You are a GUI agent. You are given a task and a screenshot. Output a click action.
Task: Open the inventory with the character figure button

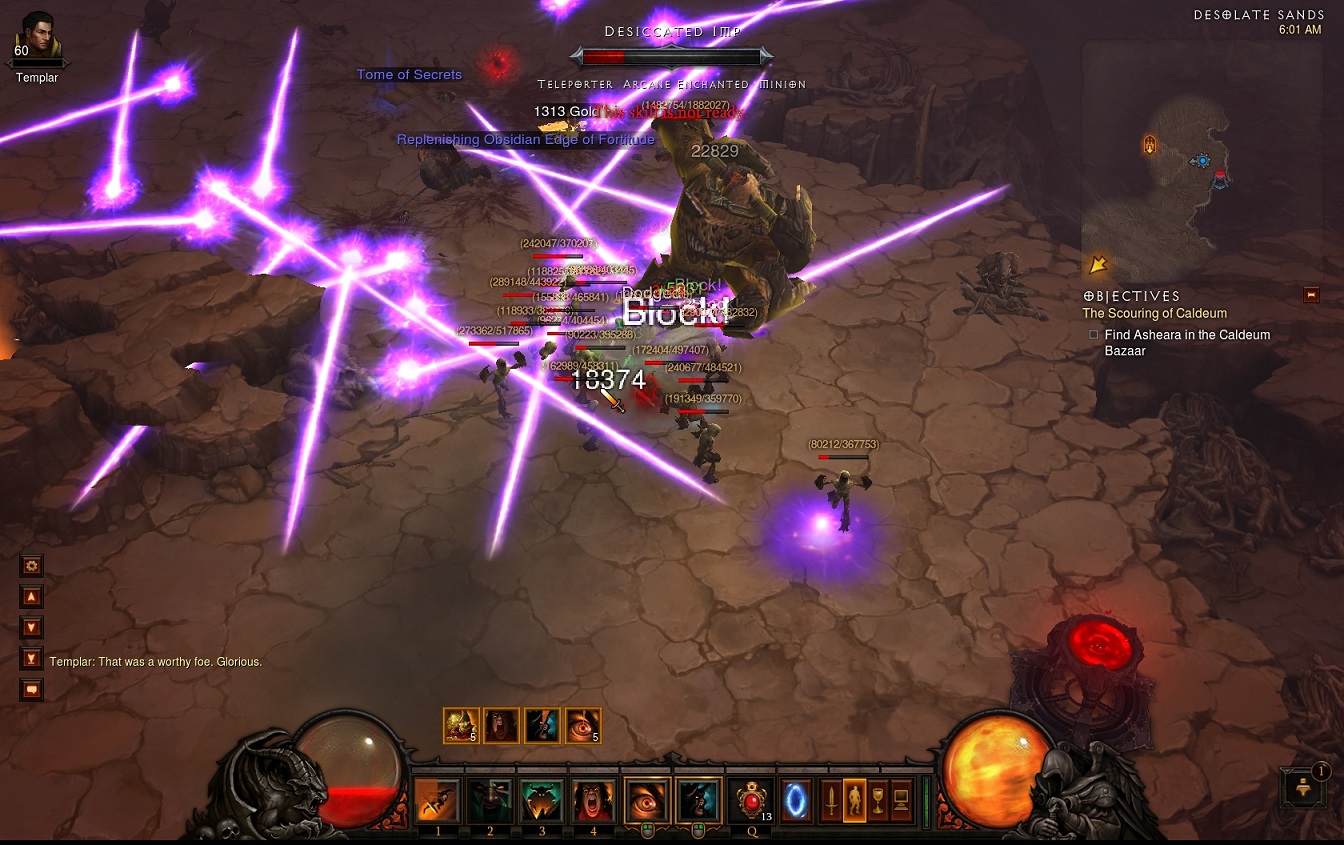click(x=854, y=800)
